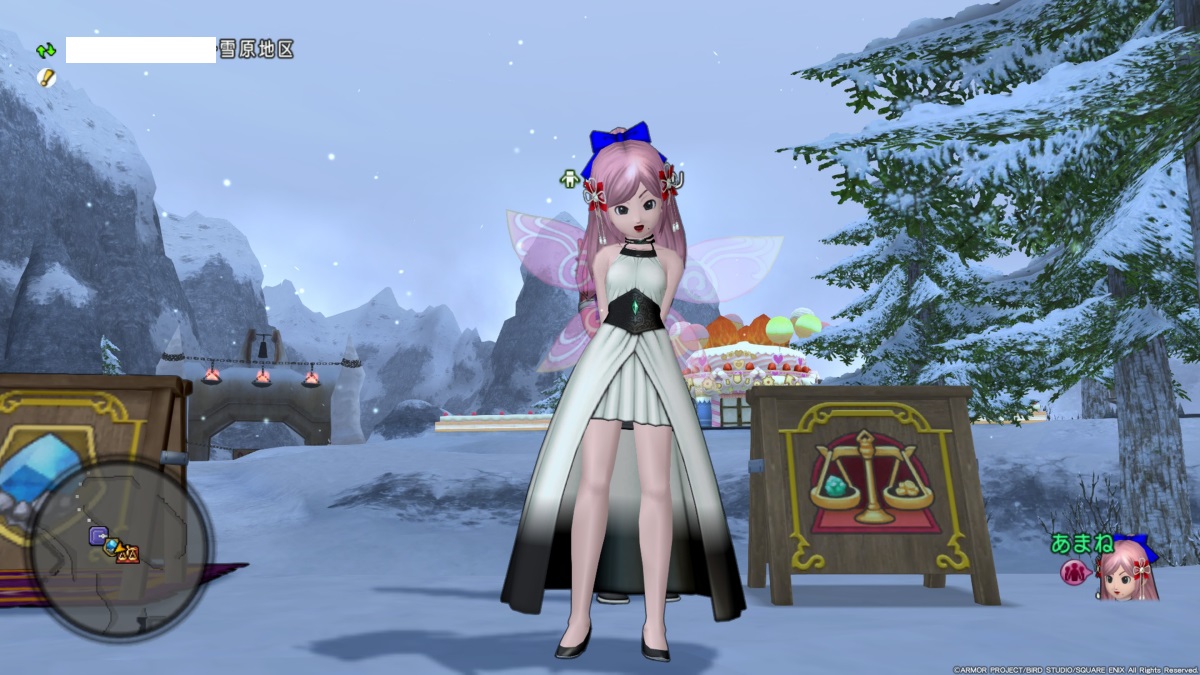The height and width of the screenshot is (675, 1200).
Task: Open the circular minimap
Action: pos(120,547)
